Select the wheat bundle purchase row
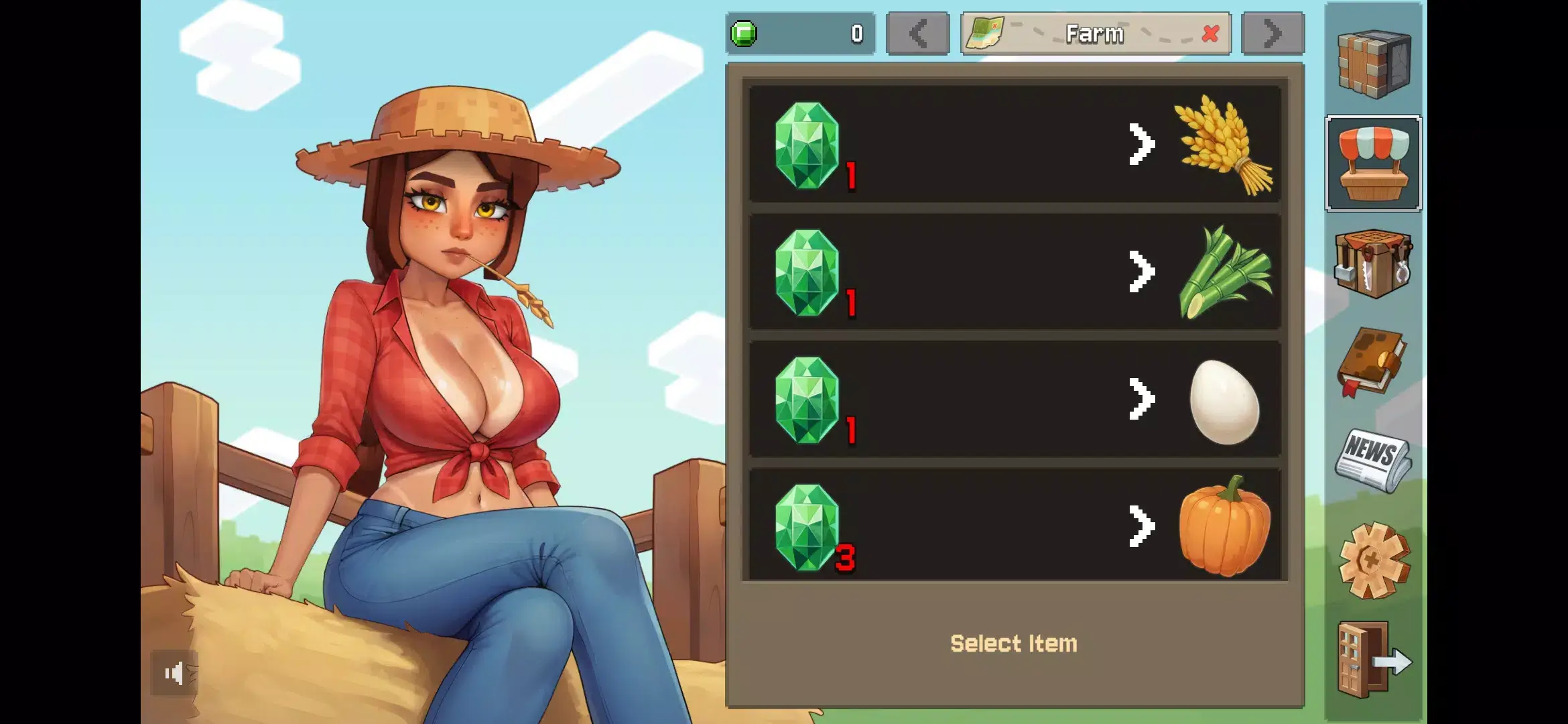The image size is (1568, 724). (1012, 143)
